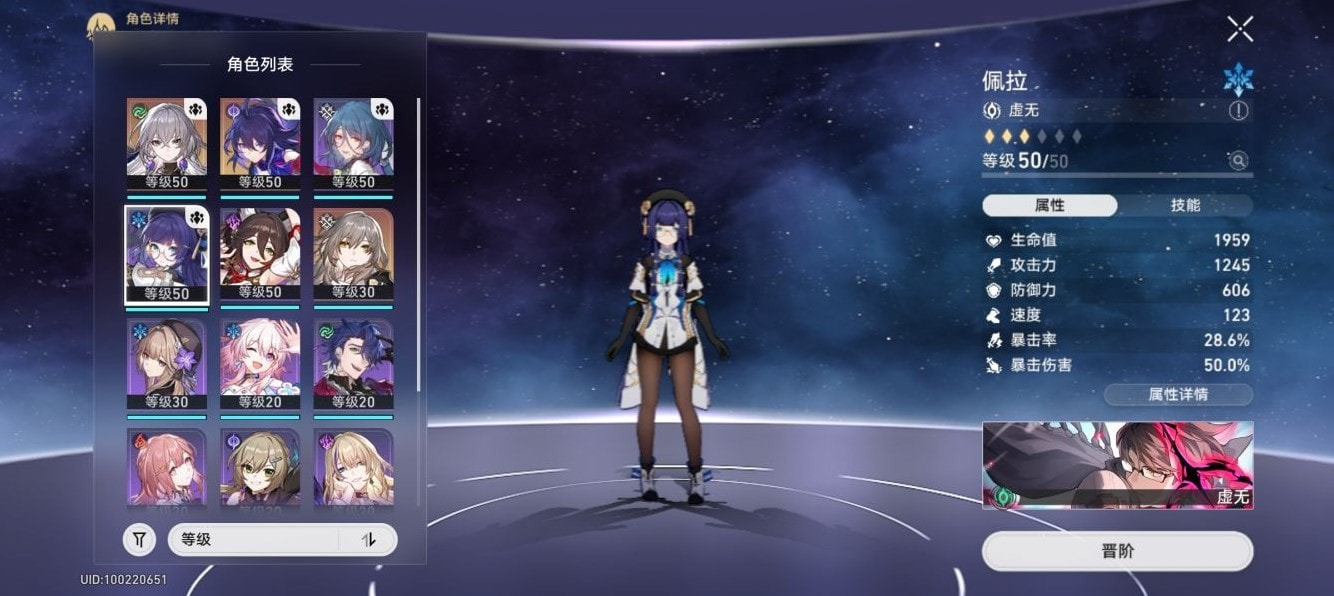The height and width of the screenshot is (596, 1334).
Task: Click the ice element snowflake icon
Action: 1238,79
